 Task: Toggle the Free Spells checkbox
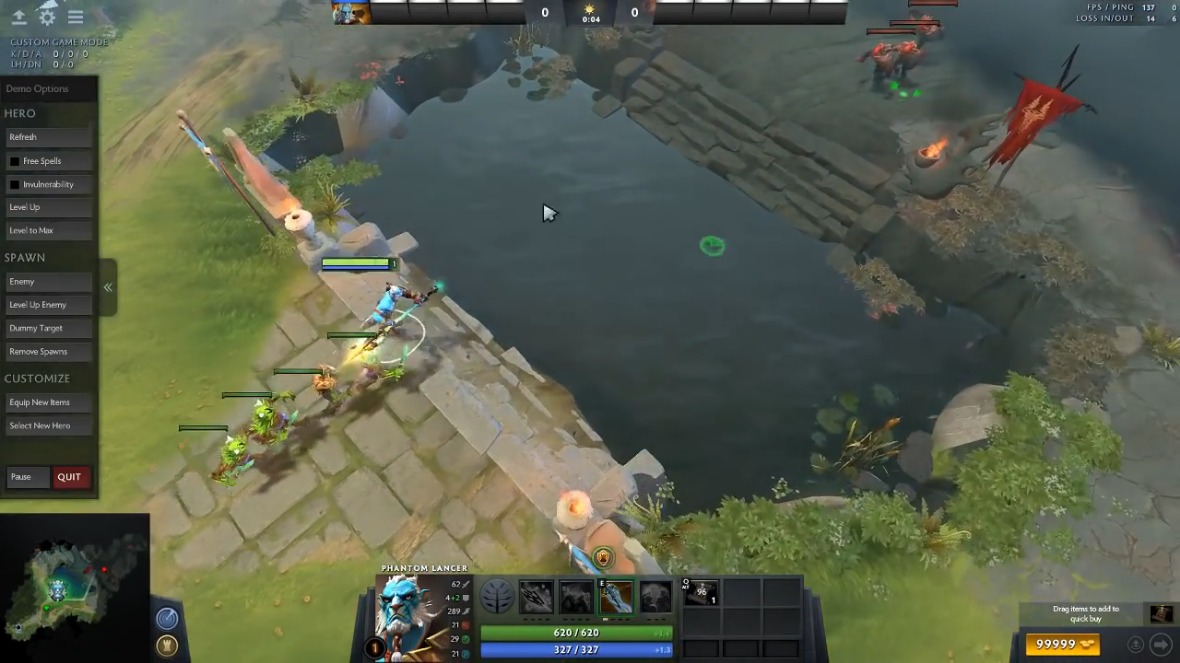click(x=15, y=161)
